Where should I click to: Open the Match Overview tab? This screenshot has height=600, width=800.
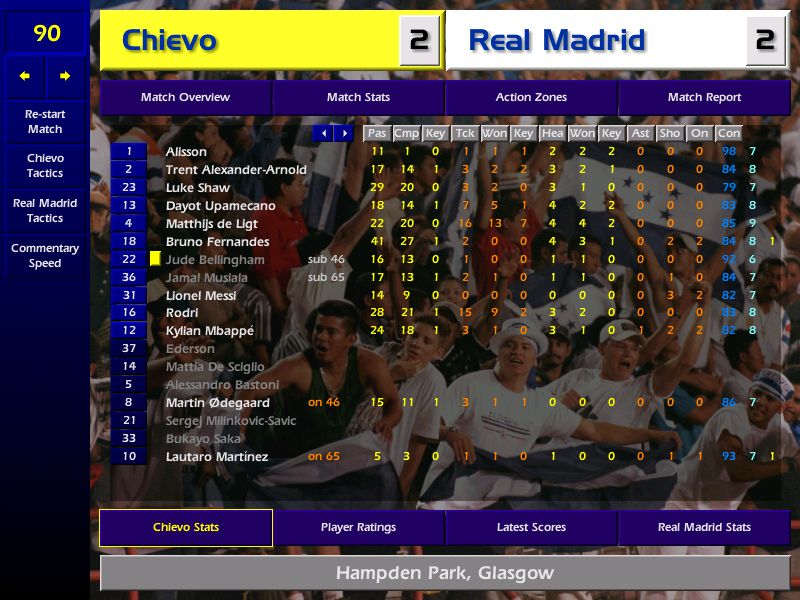(x=185, y=97)
